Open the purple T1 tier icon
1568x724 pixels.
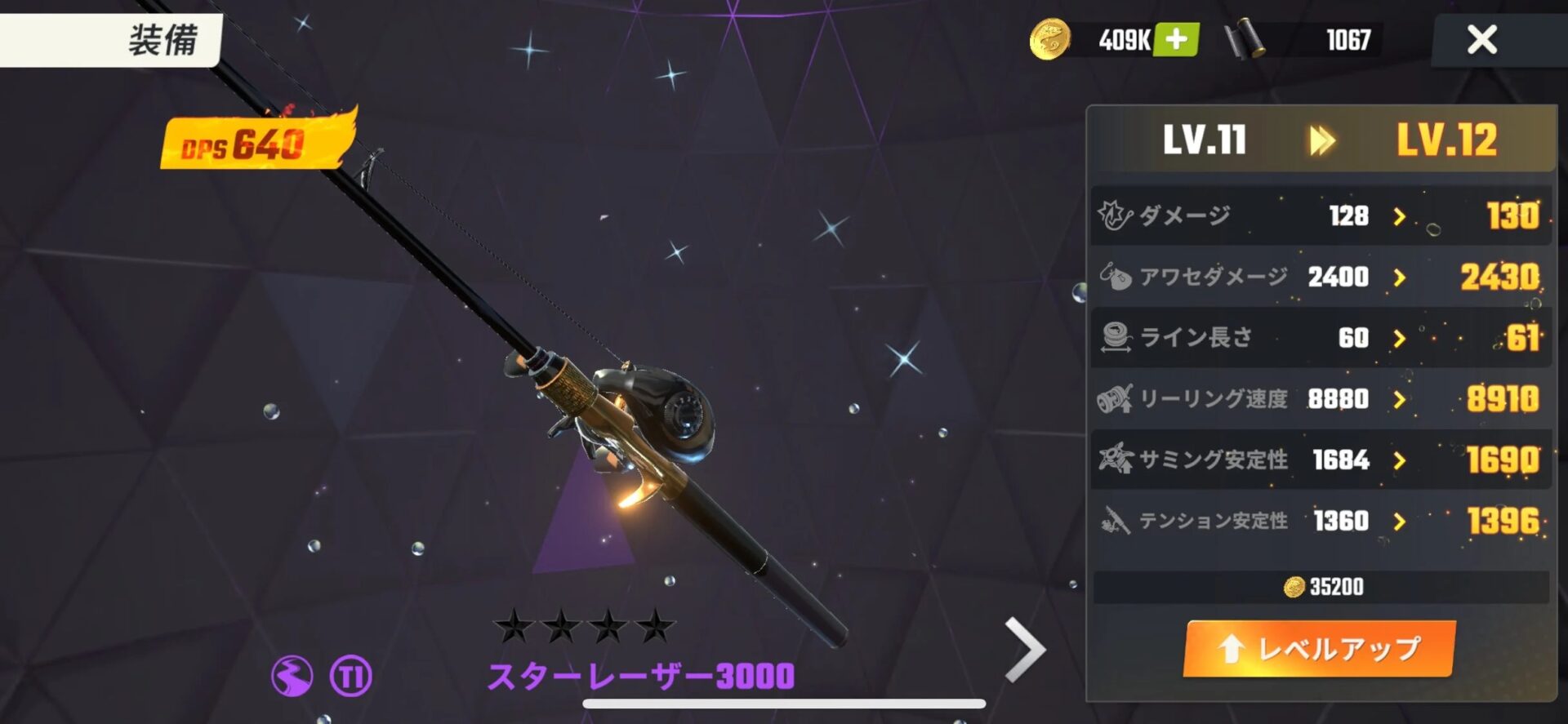point(350,676)
